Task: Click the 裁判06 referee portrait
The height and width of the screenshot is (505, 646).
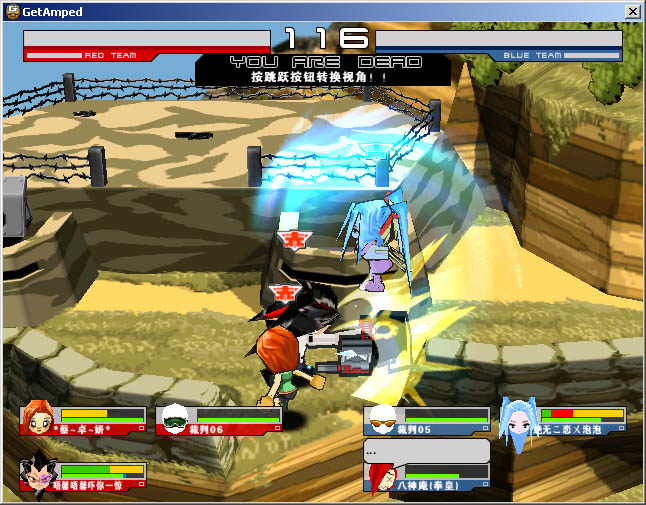Action: [175, 418]
